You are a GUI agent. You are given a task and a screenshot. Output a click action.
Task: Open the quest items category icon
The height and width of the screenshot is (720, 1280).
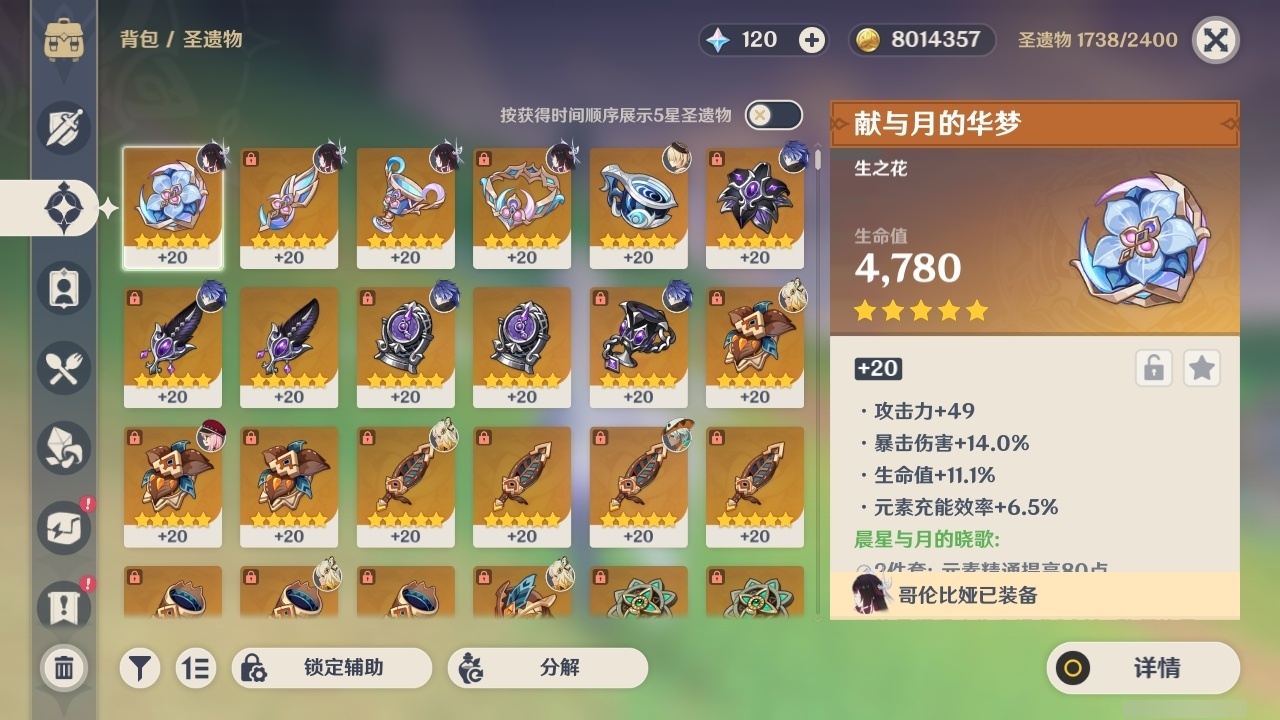(x=63, y=601)
